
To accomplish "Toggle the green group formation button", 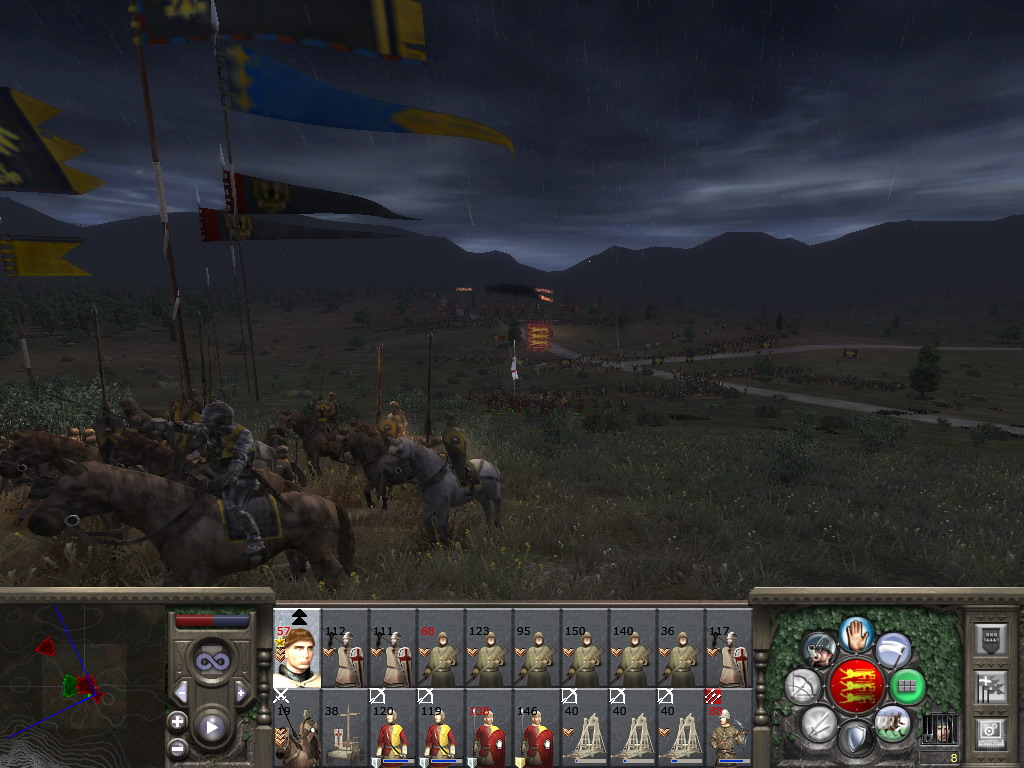I will point(906,686).
